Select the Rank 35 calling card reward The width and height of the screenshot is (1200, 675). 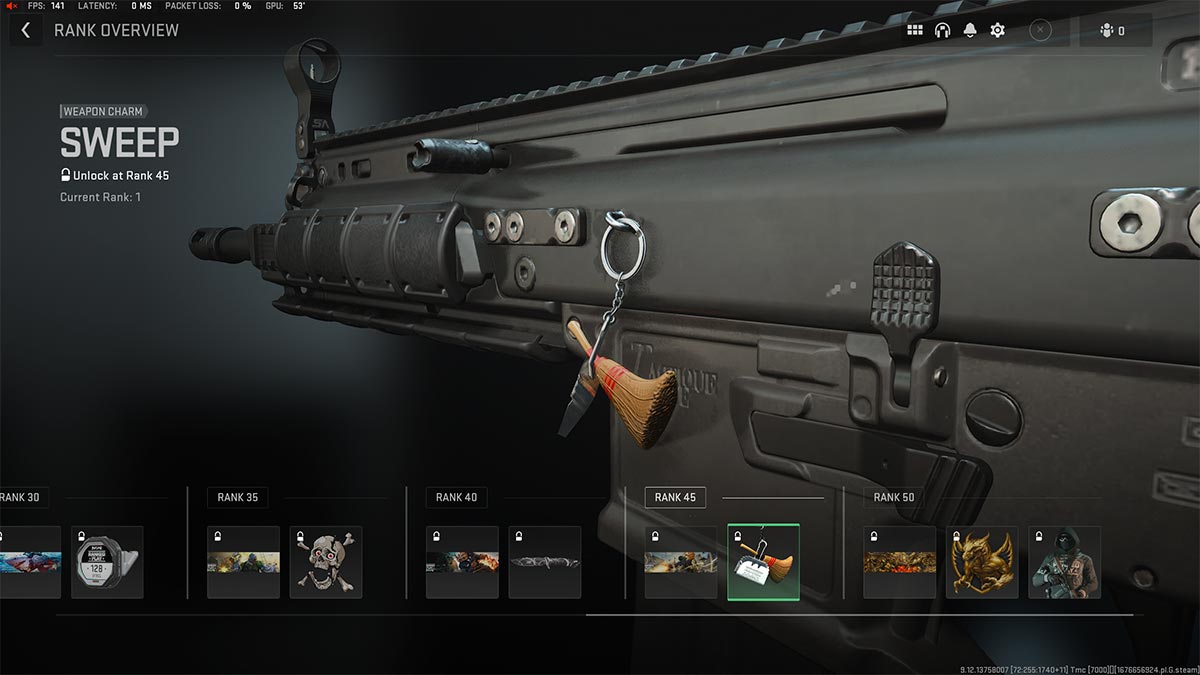(243, 563)
